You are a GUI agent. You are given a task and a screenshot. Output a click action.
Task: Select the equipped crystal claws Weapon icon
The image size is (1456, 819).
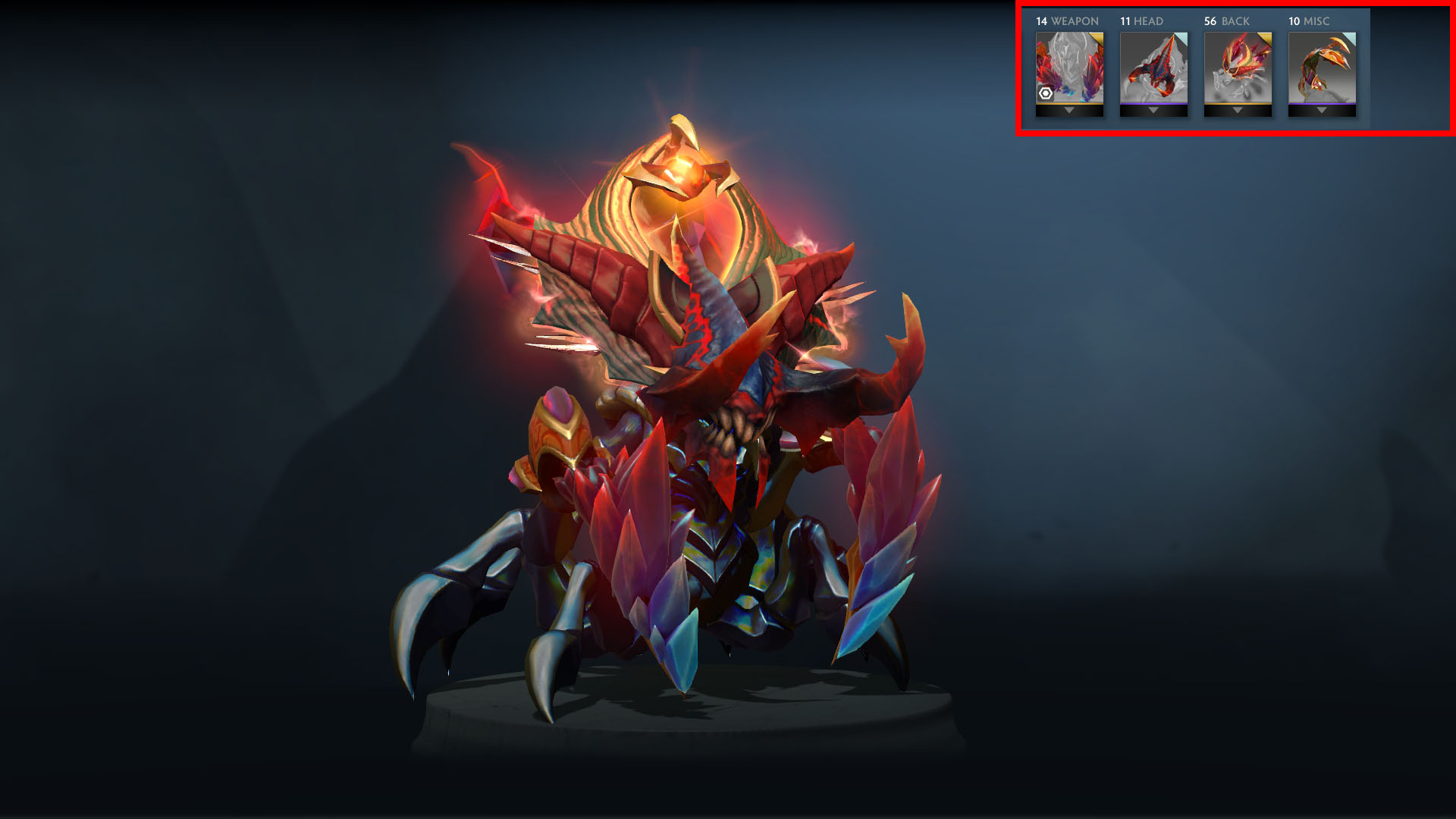click(x=1069, y=68)
